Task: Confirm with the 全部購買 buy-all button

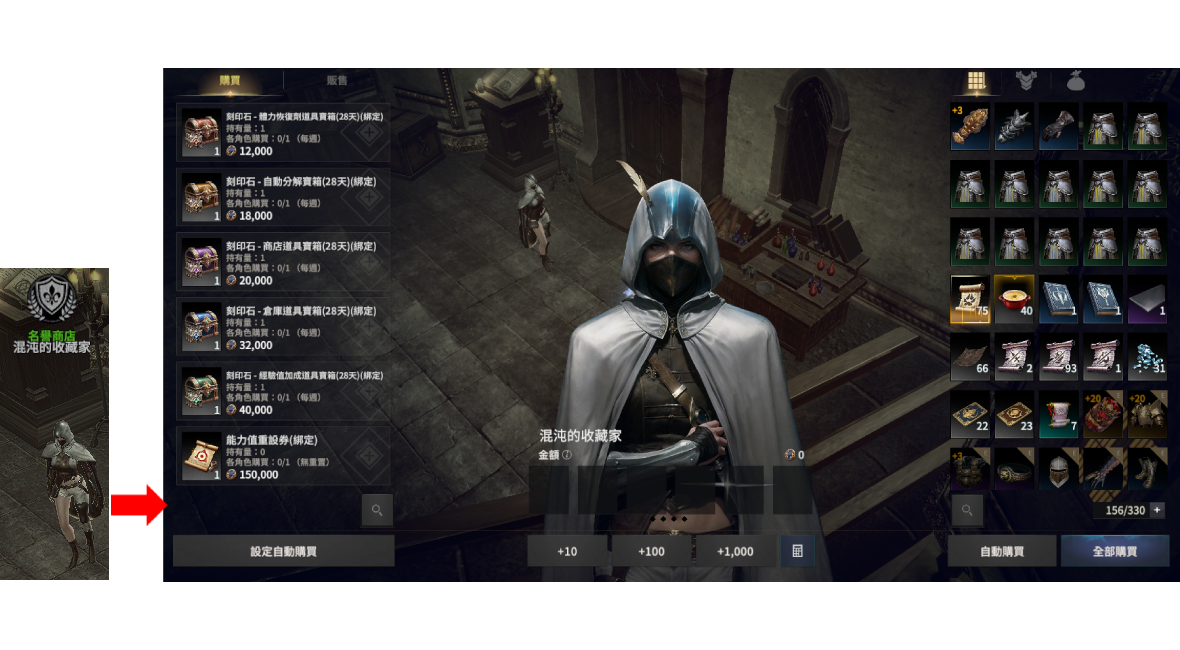Action: pos(1115,551)
